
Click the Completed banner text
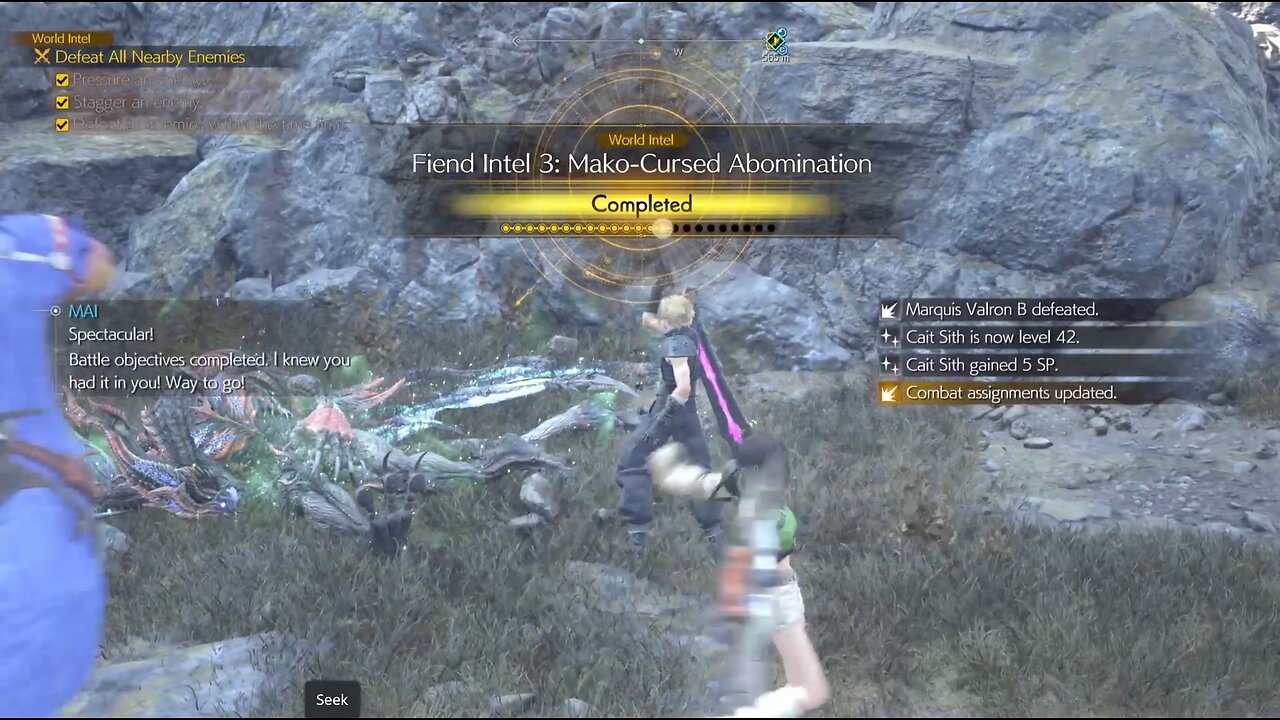(x=641, y=204)
